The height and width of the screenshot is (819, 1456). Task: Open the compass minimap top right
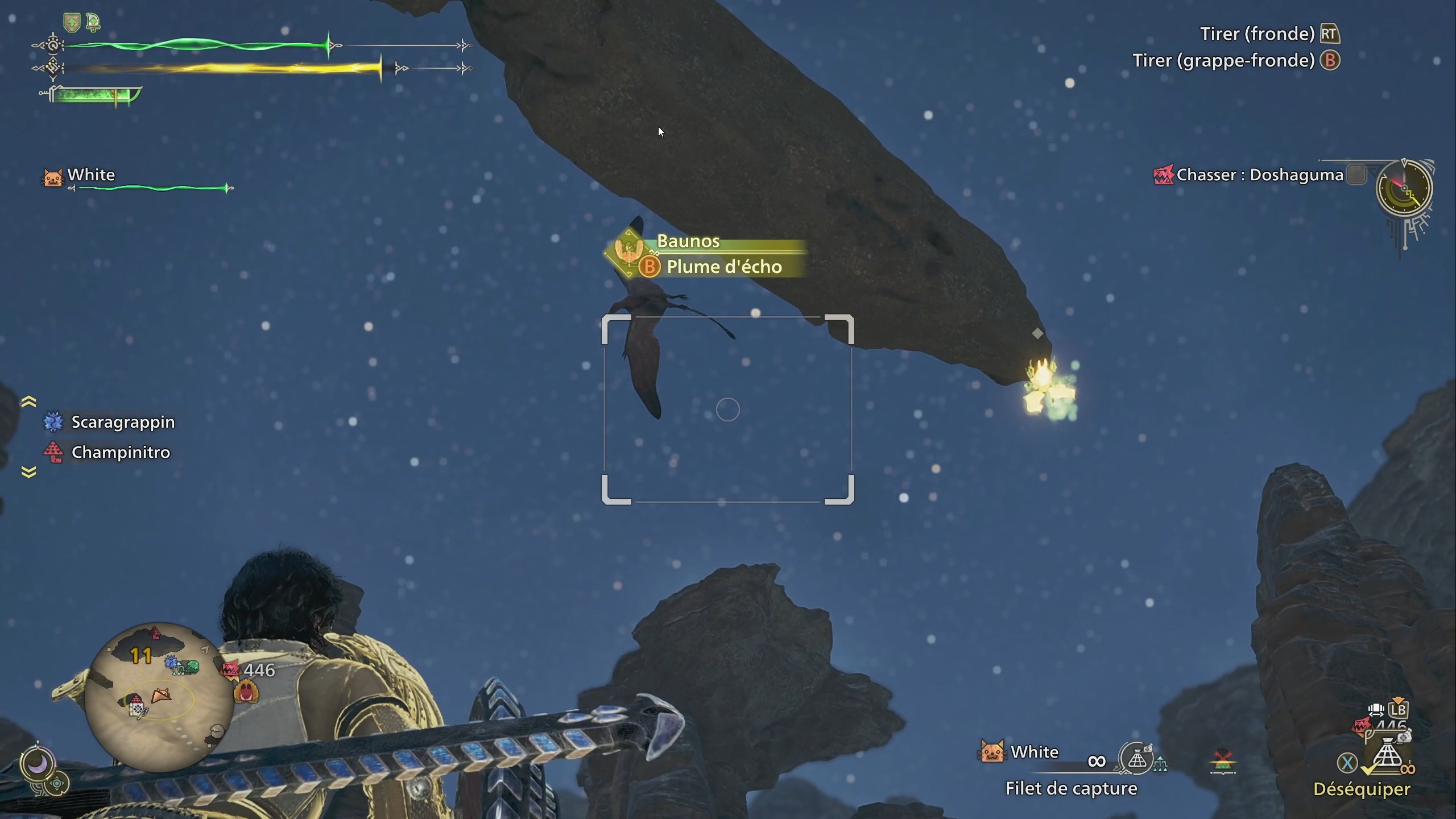tap(1404, 189)
